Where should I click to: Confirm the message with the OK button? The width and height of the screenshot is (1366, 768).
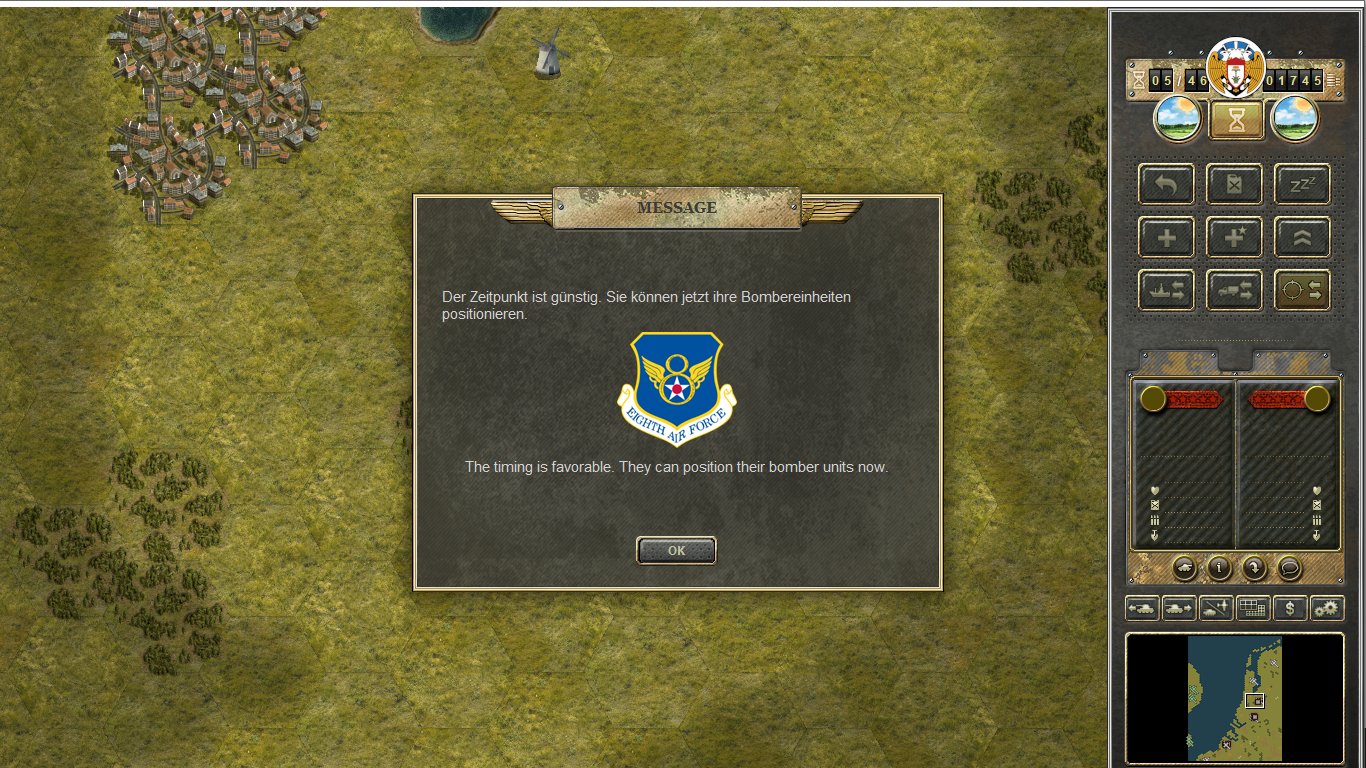pyautogui.click(x=676, y=550)
